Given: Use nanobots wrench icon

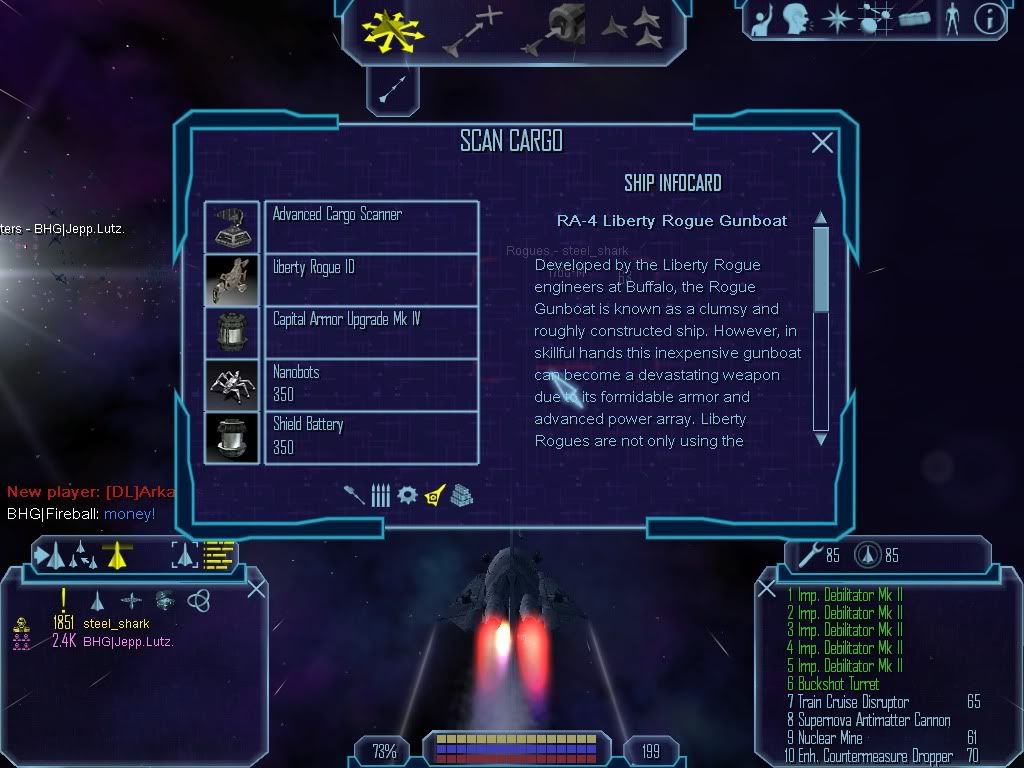Looking at the screenshot, I should click(x=806, y=555).
